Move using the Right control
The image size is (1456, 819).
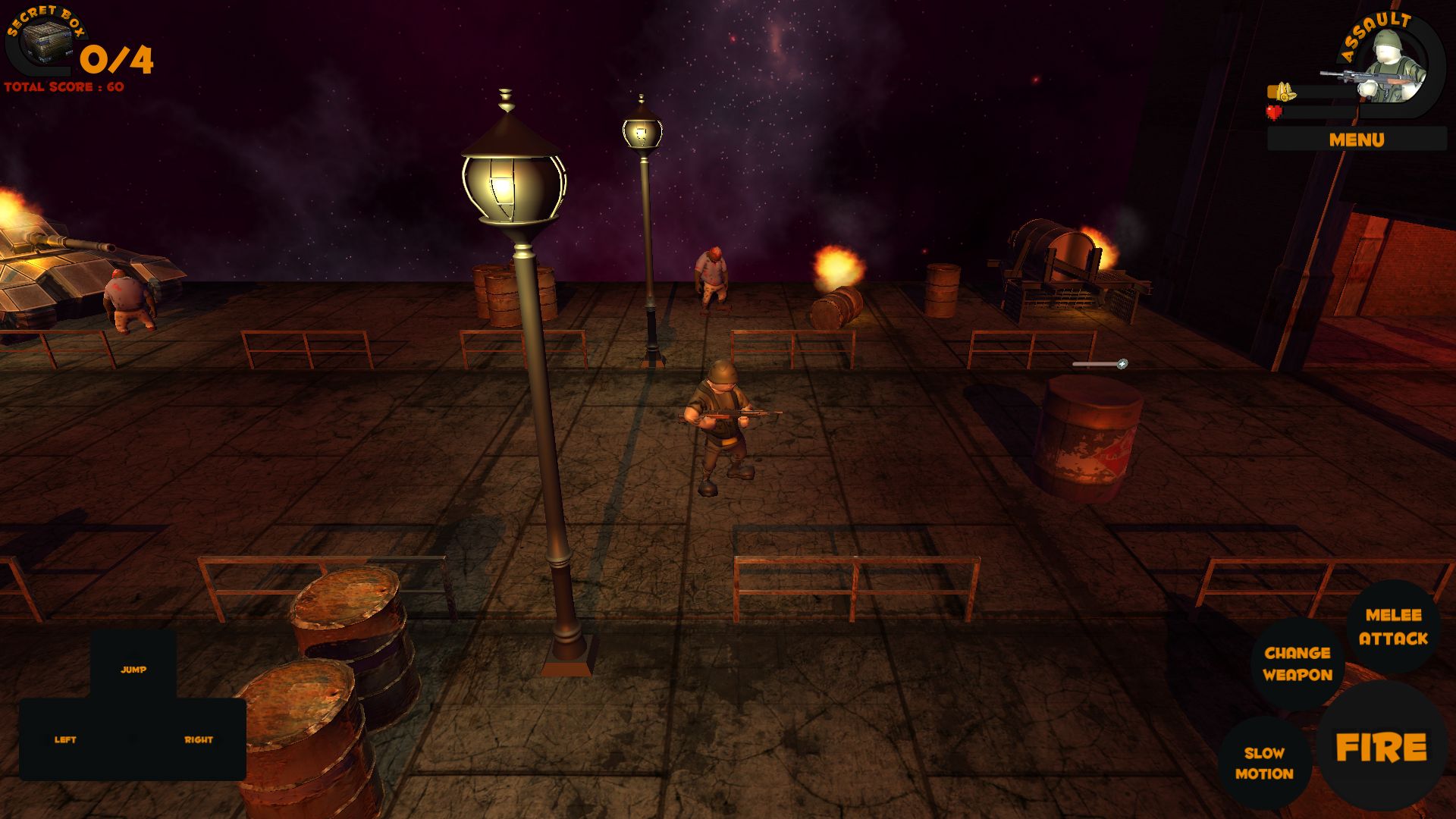[199, 739]
